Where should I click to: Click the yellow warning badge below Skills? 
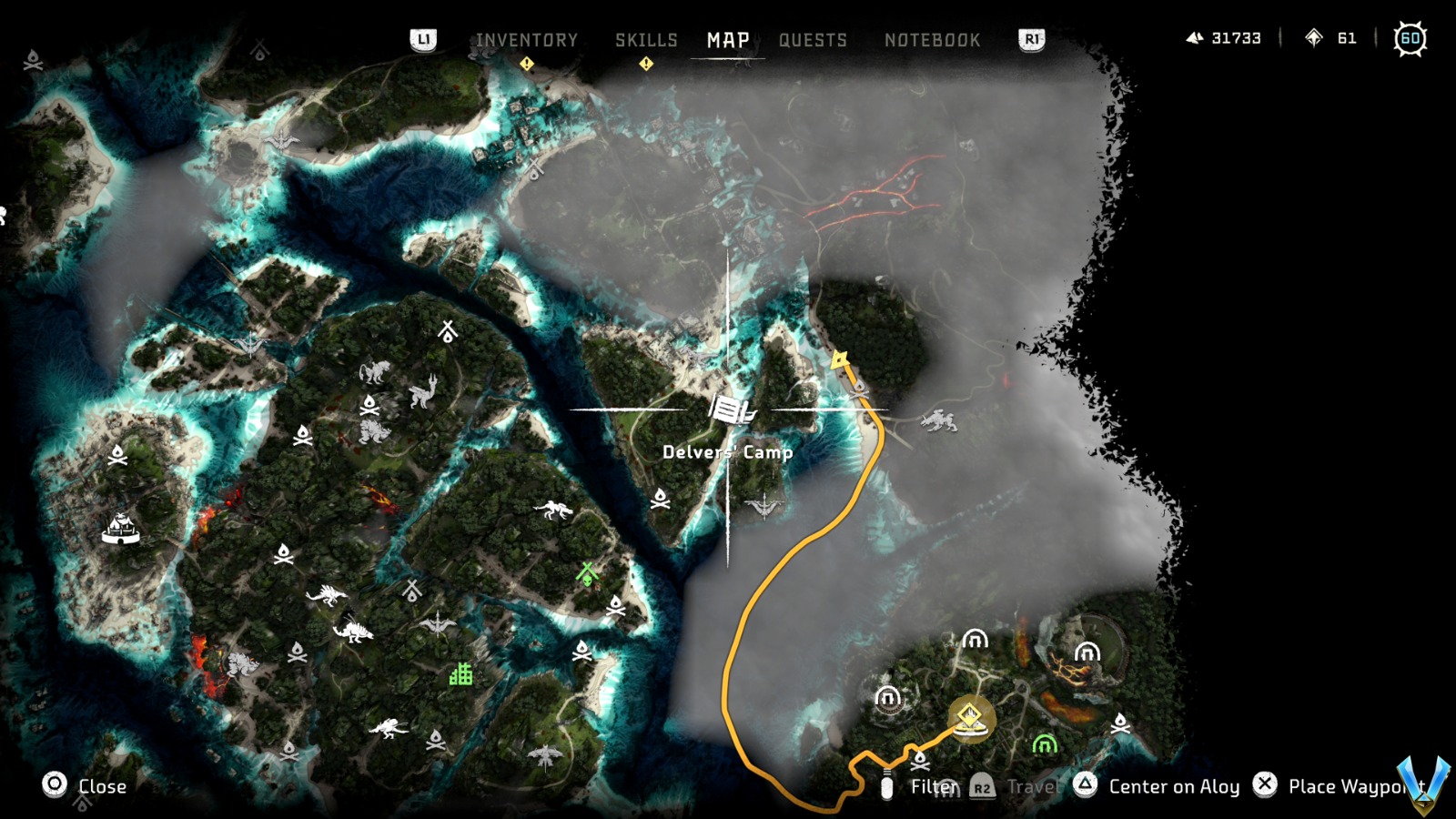click(646, 64)
